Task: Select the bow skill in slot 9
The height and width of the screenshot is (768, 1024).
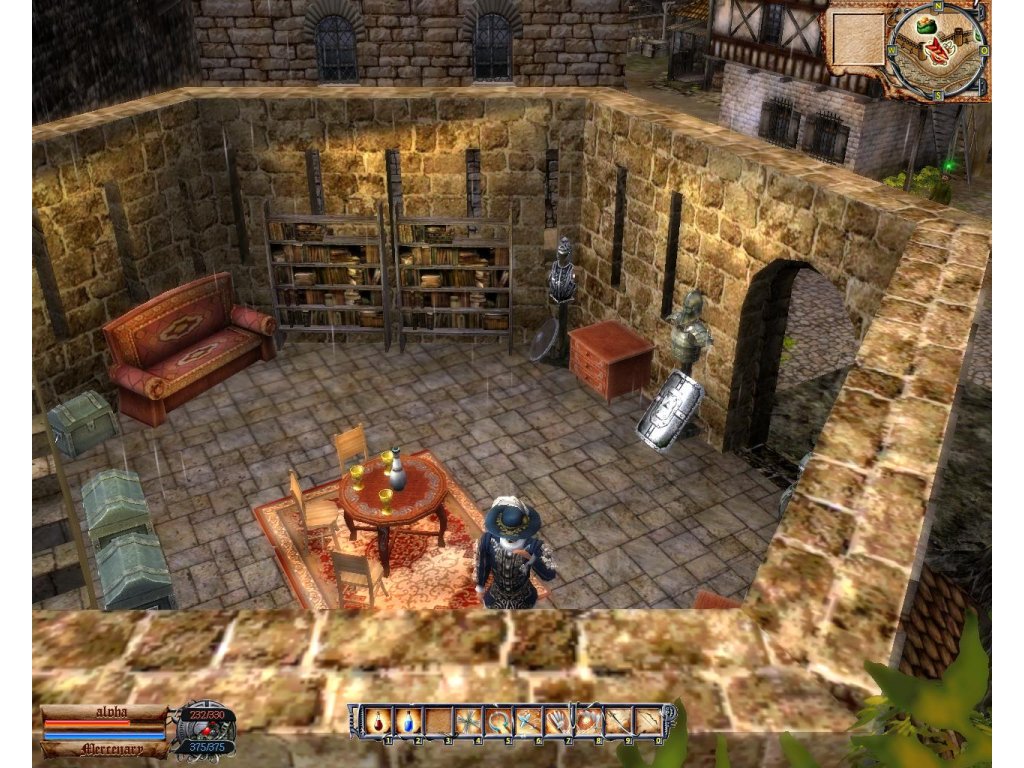Action: point(618,720)
